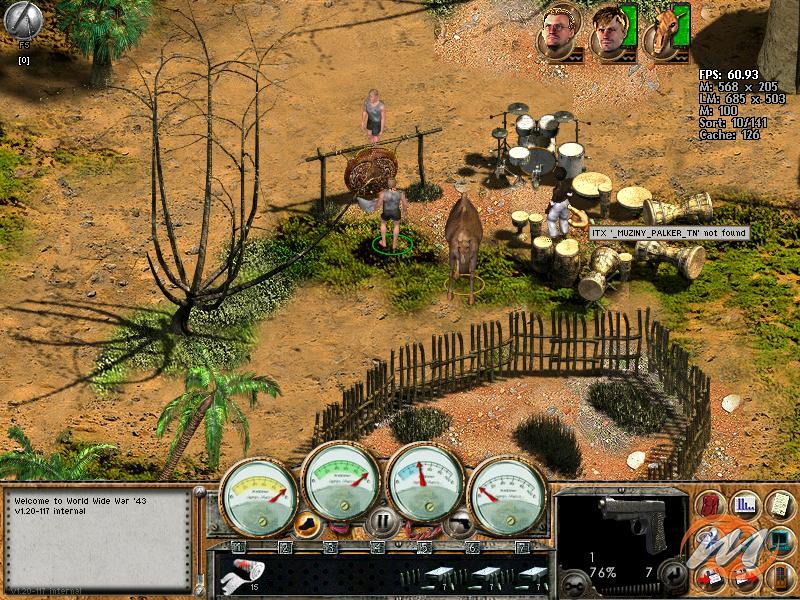The width and height of the screenshot is (800, 600).
Task: Select the camel portrait
Action: tap(661, 32)
